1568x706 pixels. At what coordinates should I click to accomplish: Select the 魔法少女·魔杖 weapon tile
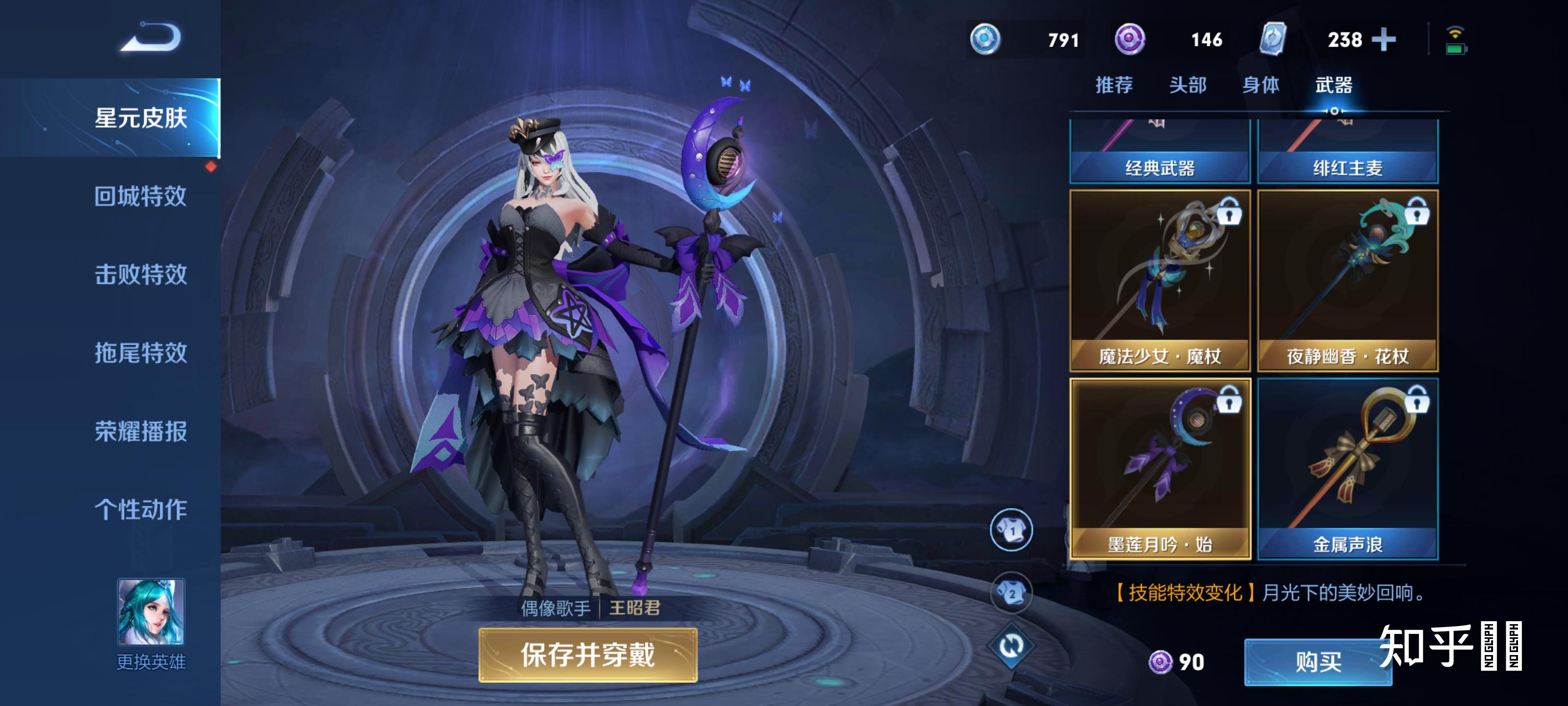(x=1159, y=280)
